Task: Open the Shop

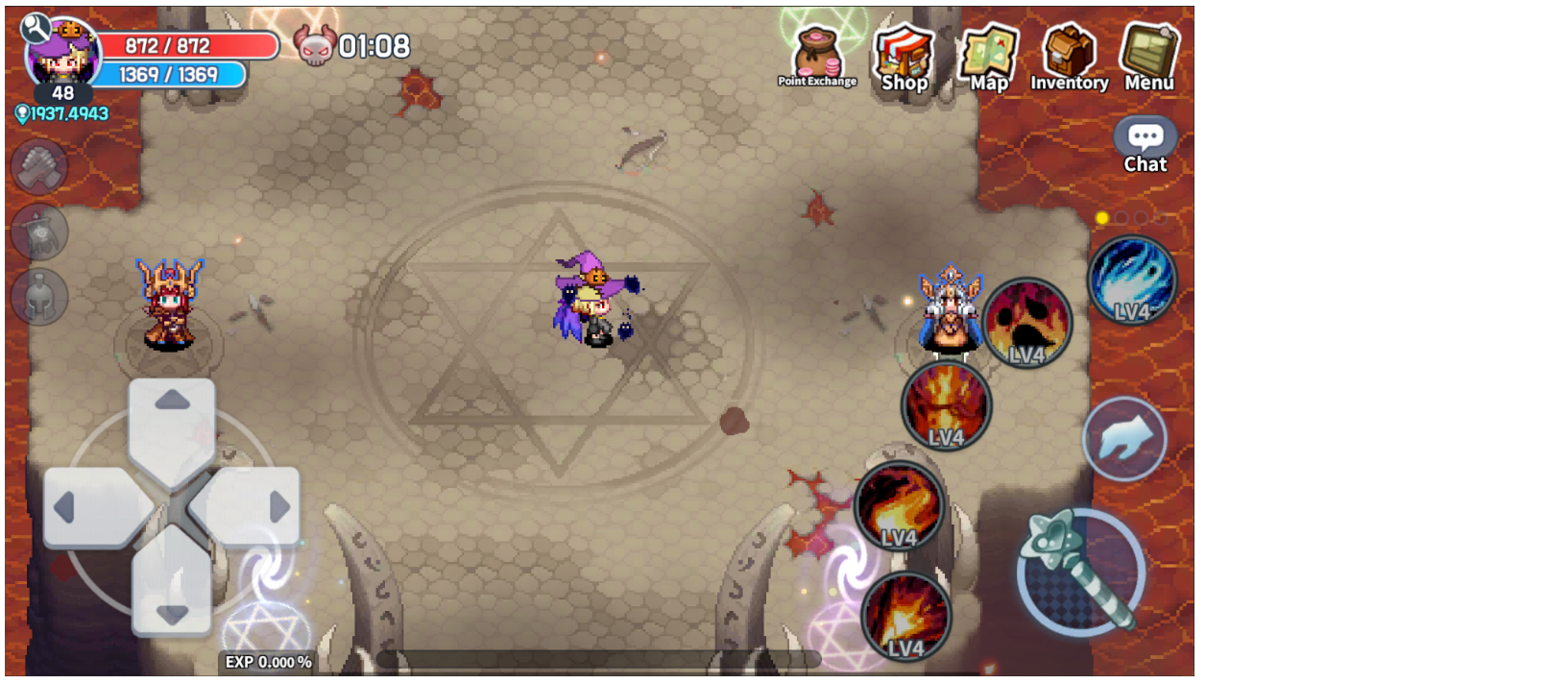Action: coord(904,58)
